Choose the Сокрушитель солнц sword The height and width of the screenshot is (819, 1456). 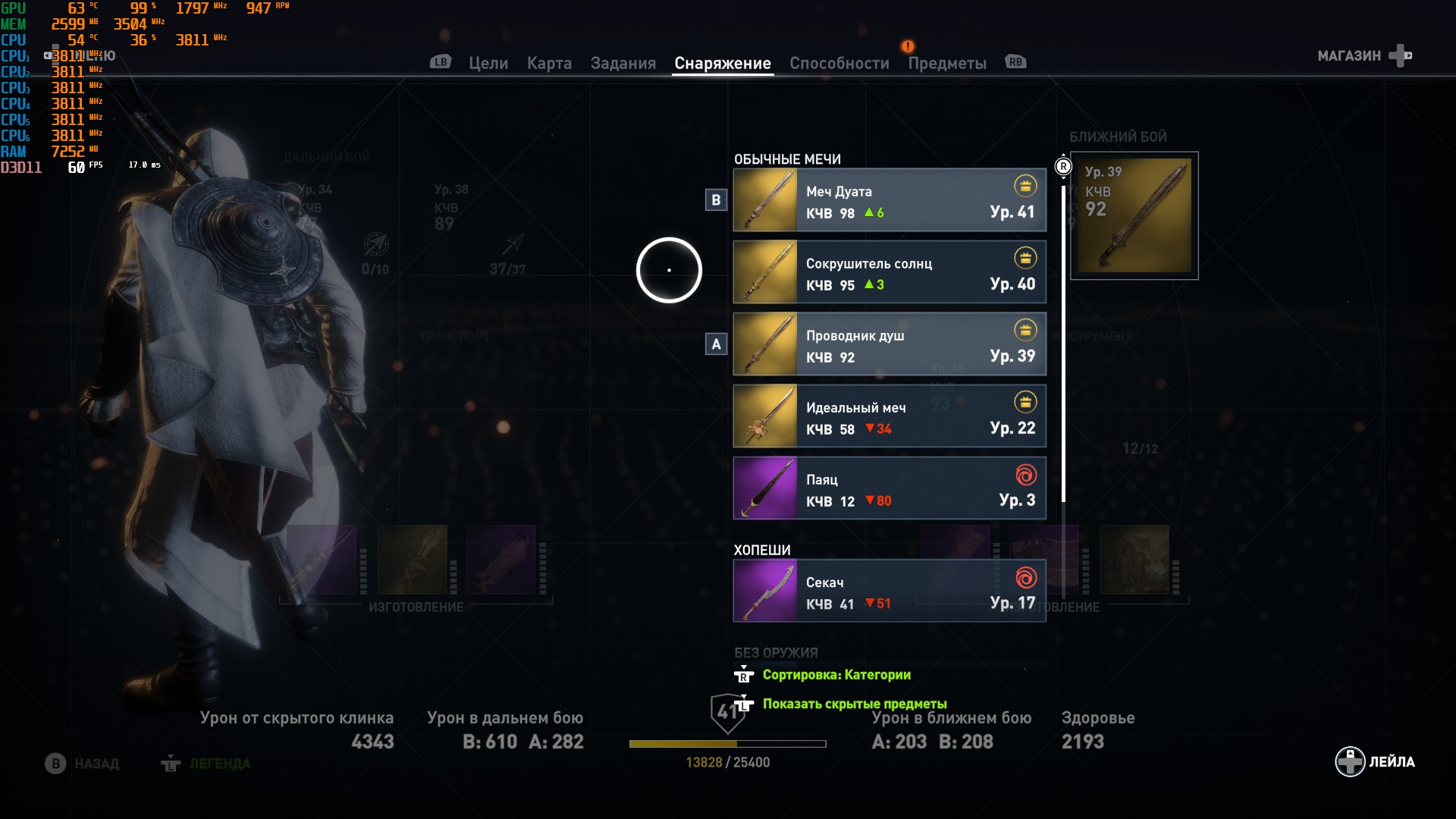[x=889, y=272]
